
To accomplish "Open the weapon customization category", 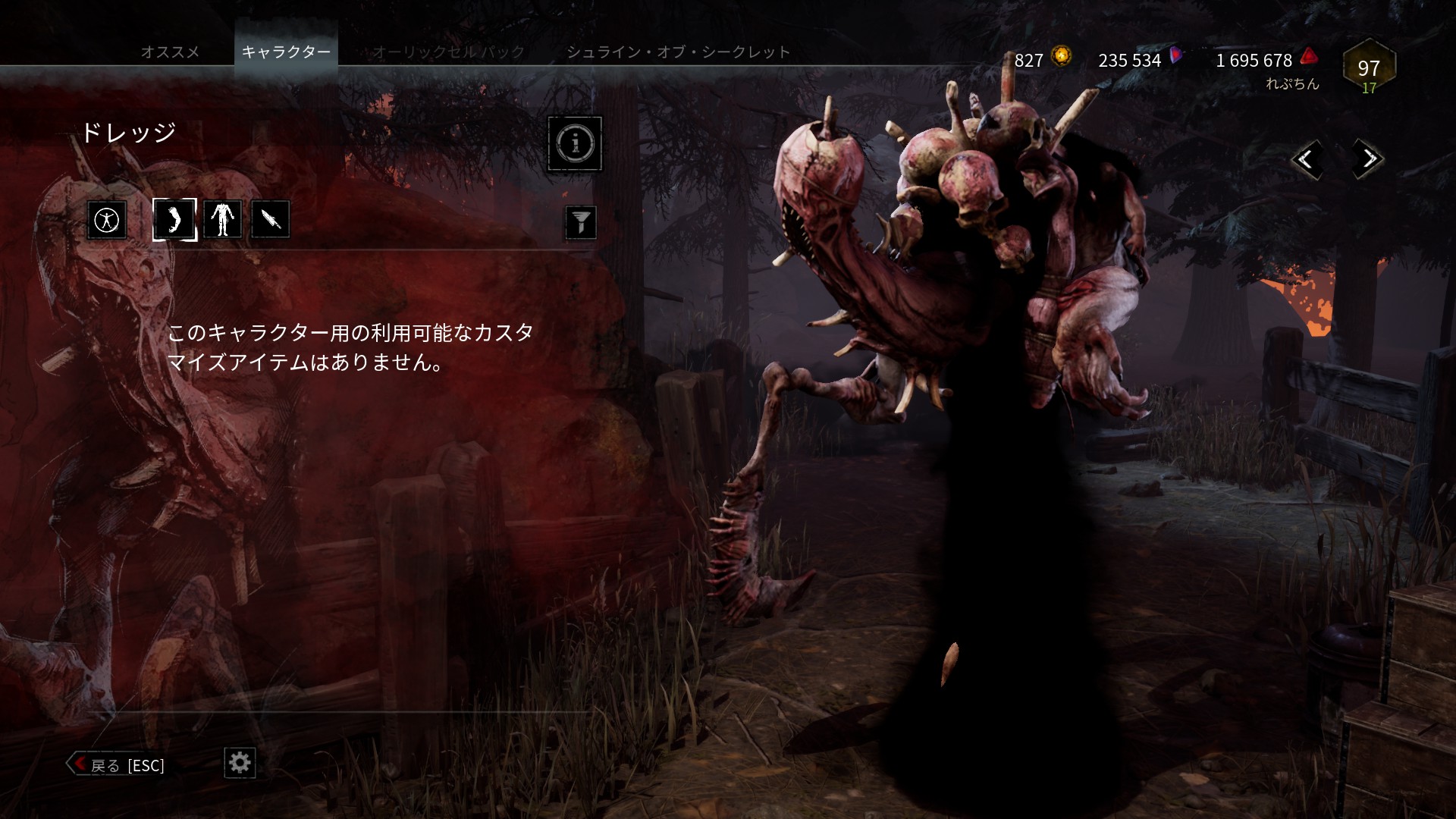I will click(270, 220).
